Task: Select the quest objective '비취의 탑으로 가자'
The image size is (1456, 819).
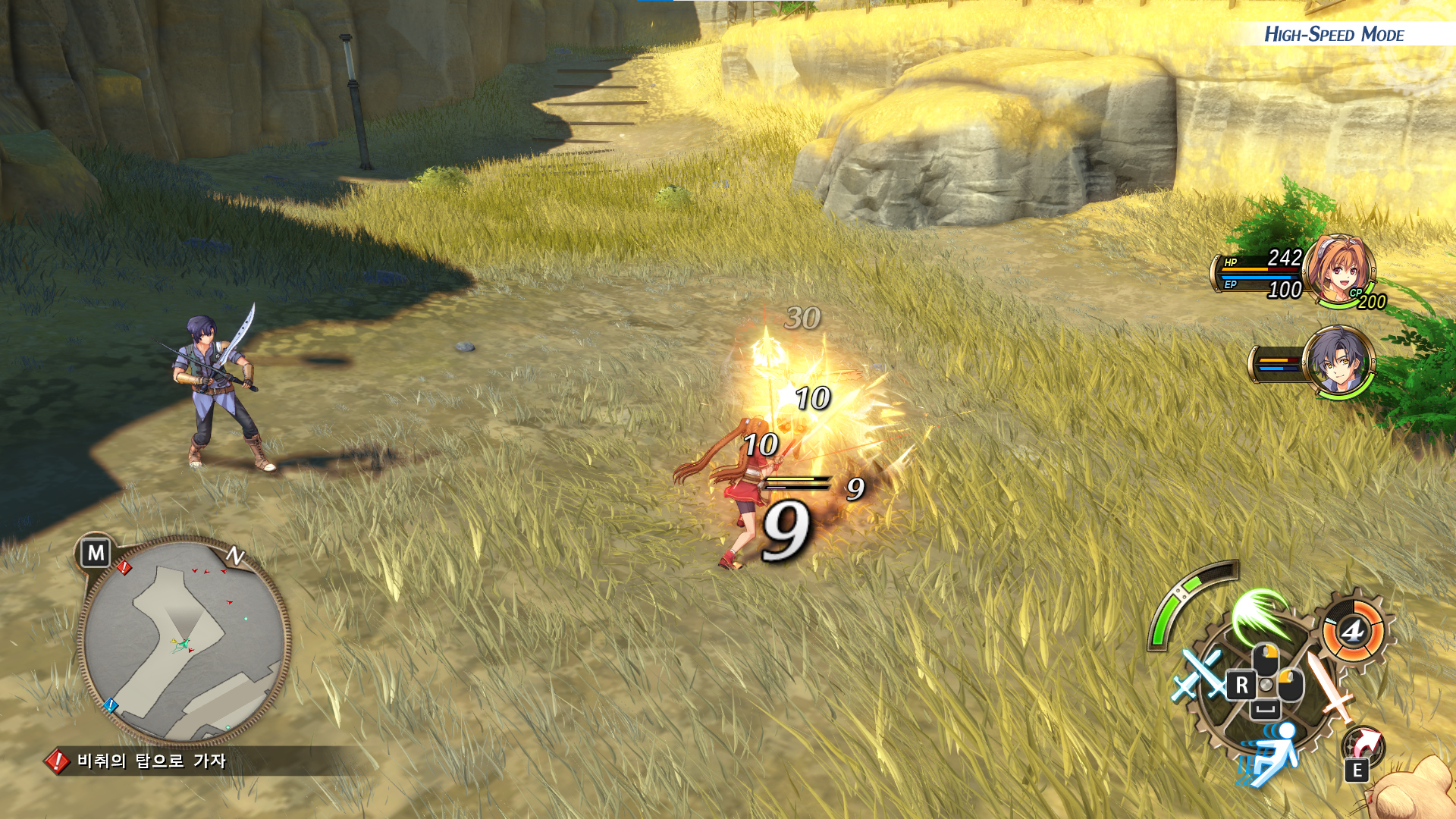Action: [x=151, y=761]
